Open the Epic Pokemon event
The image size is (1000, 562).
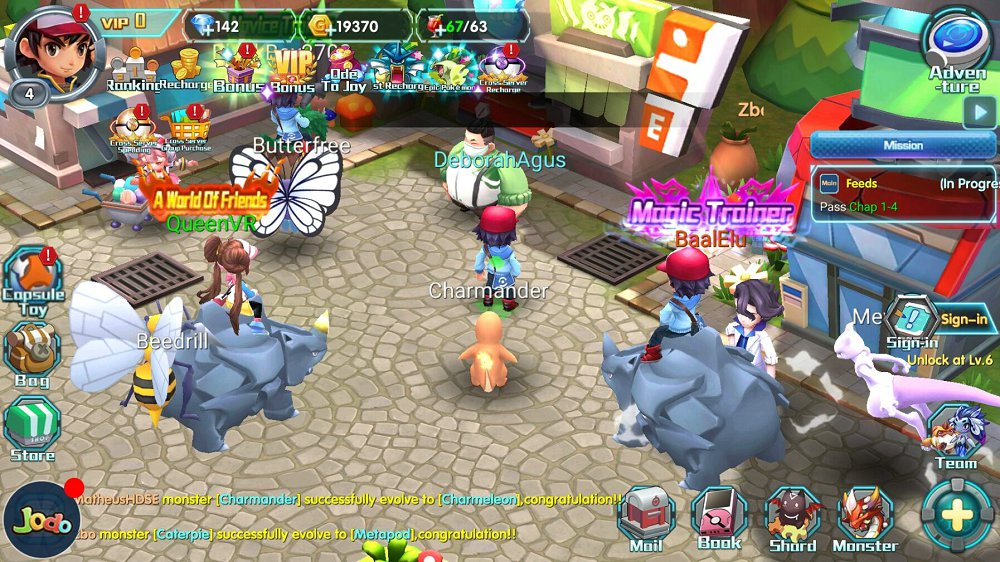click(451, 68)
